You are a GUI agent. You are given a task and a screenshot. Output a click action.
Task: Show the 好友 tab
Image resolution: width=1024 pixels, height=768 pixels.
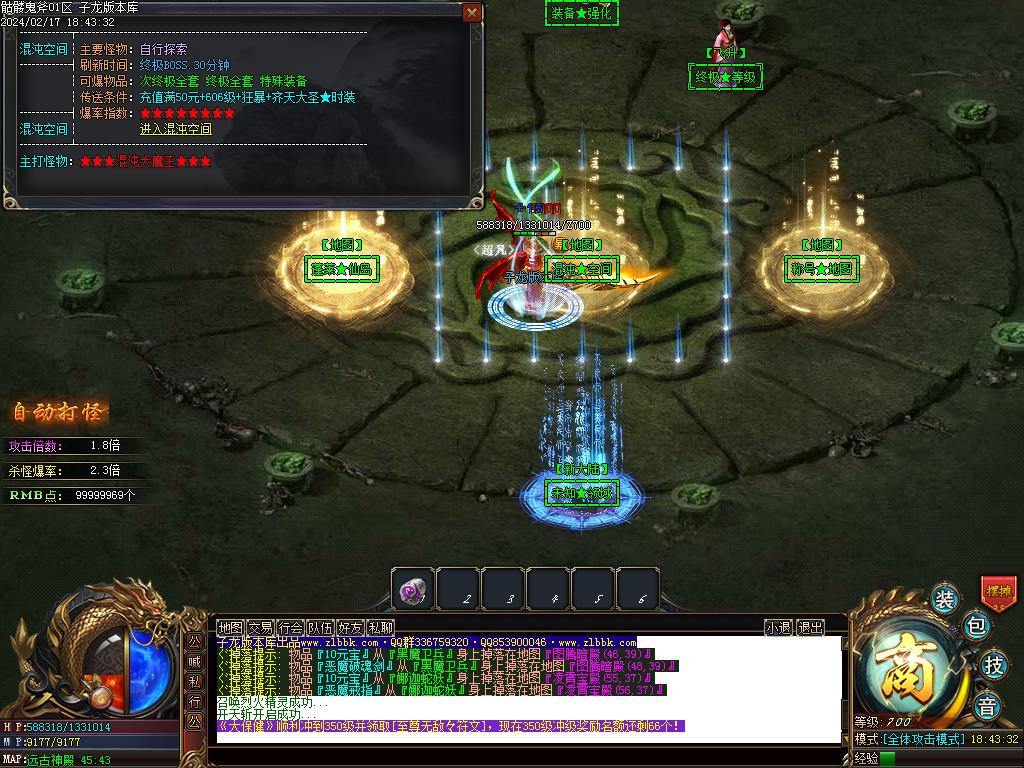tap(351, 628)
